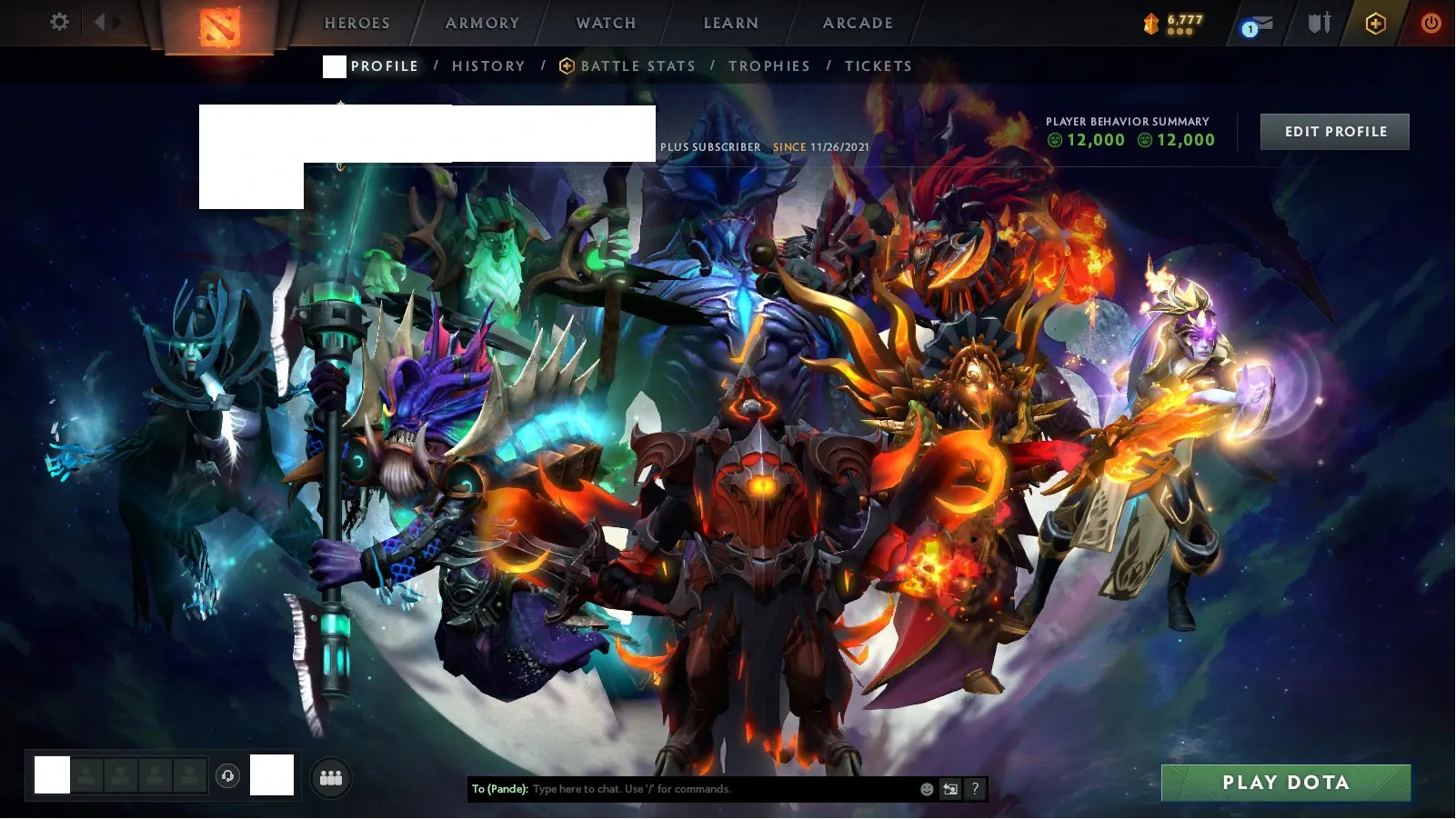
Task: Switch to the History tab
Action: (488, 66)
